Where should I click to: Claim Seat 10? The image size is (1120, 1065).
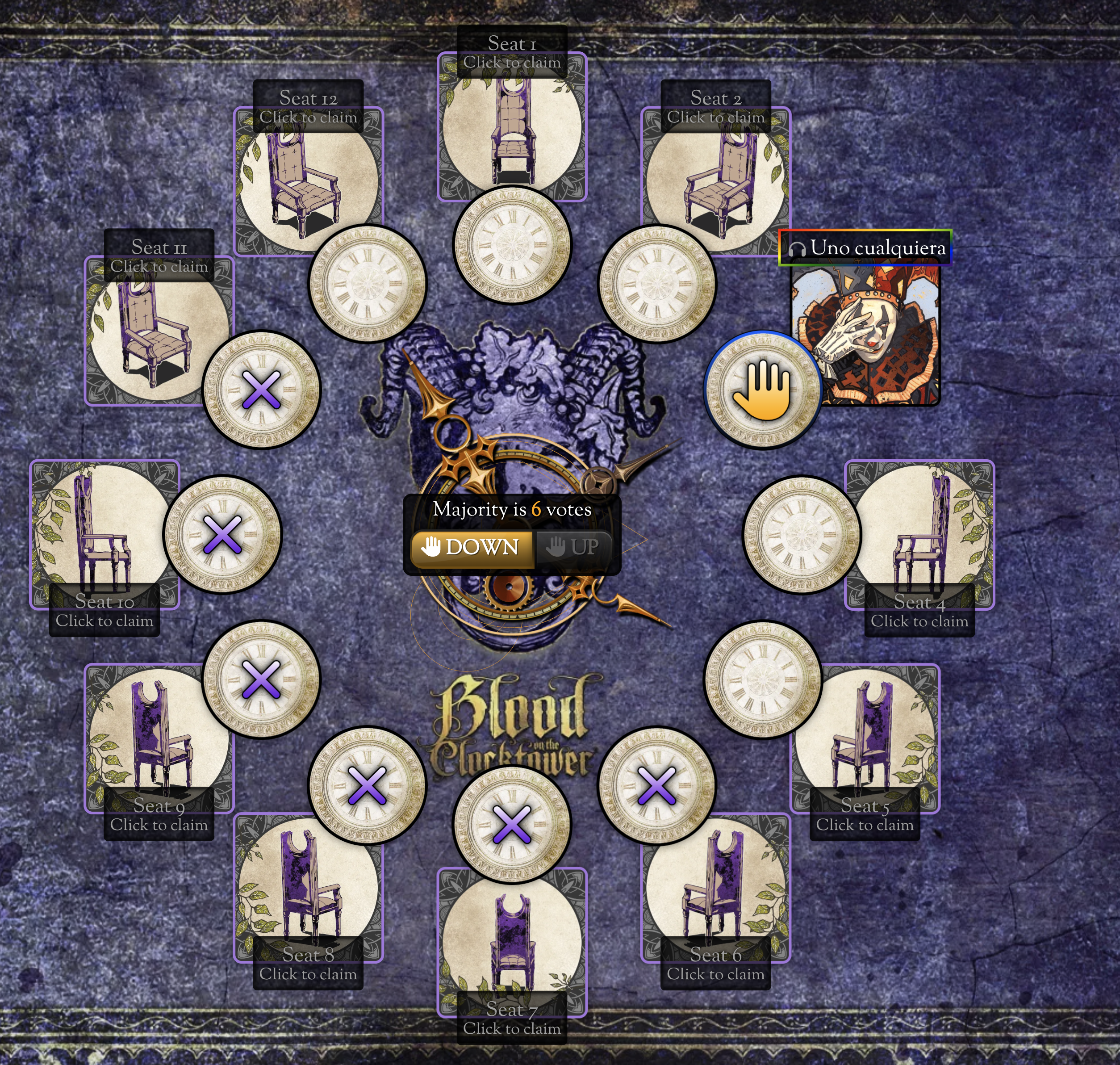pos(104,534)
